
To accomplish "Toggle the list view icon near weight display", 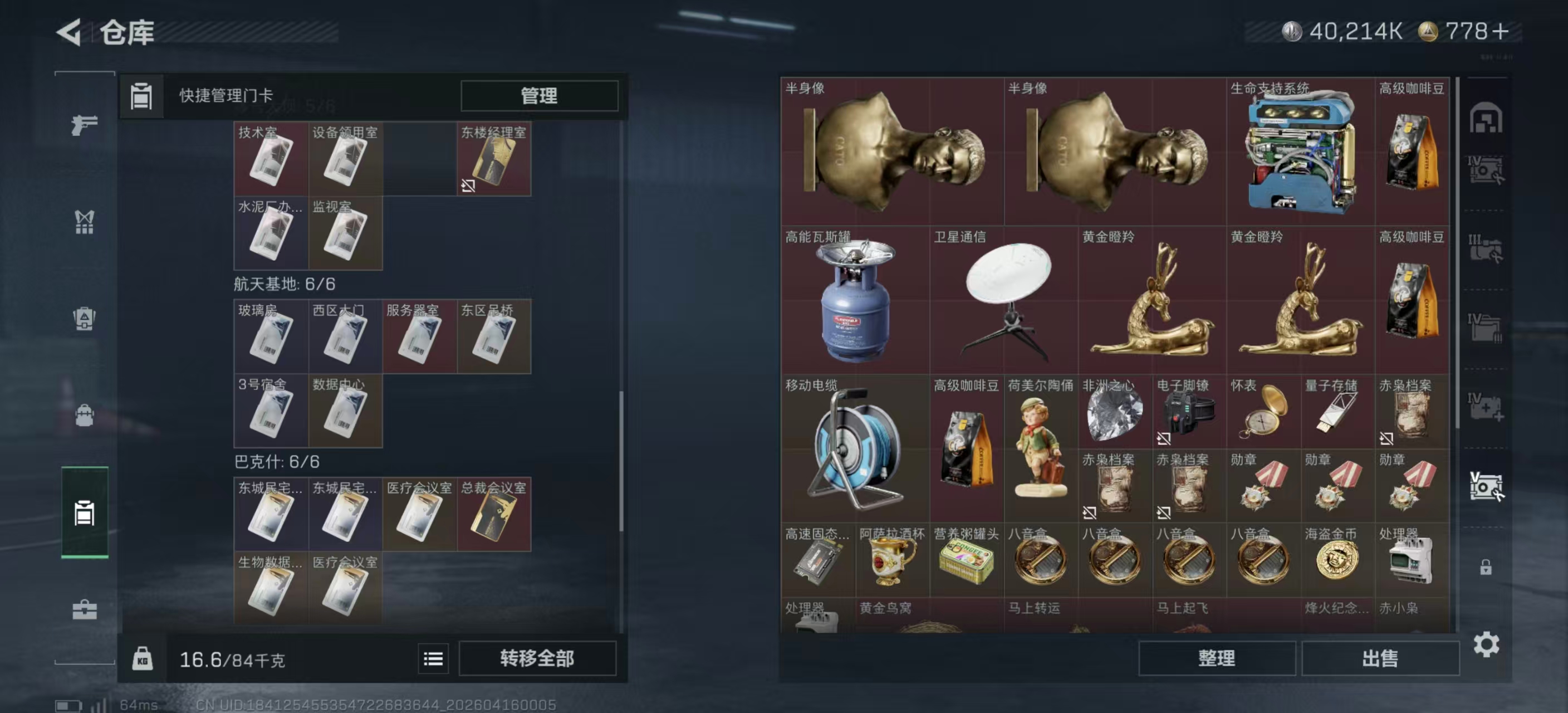I will click(x=433, y=659).
